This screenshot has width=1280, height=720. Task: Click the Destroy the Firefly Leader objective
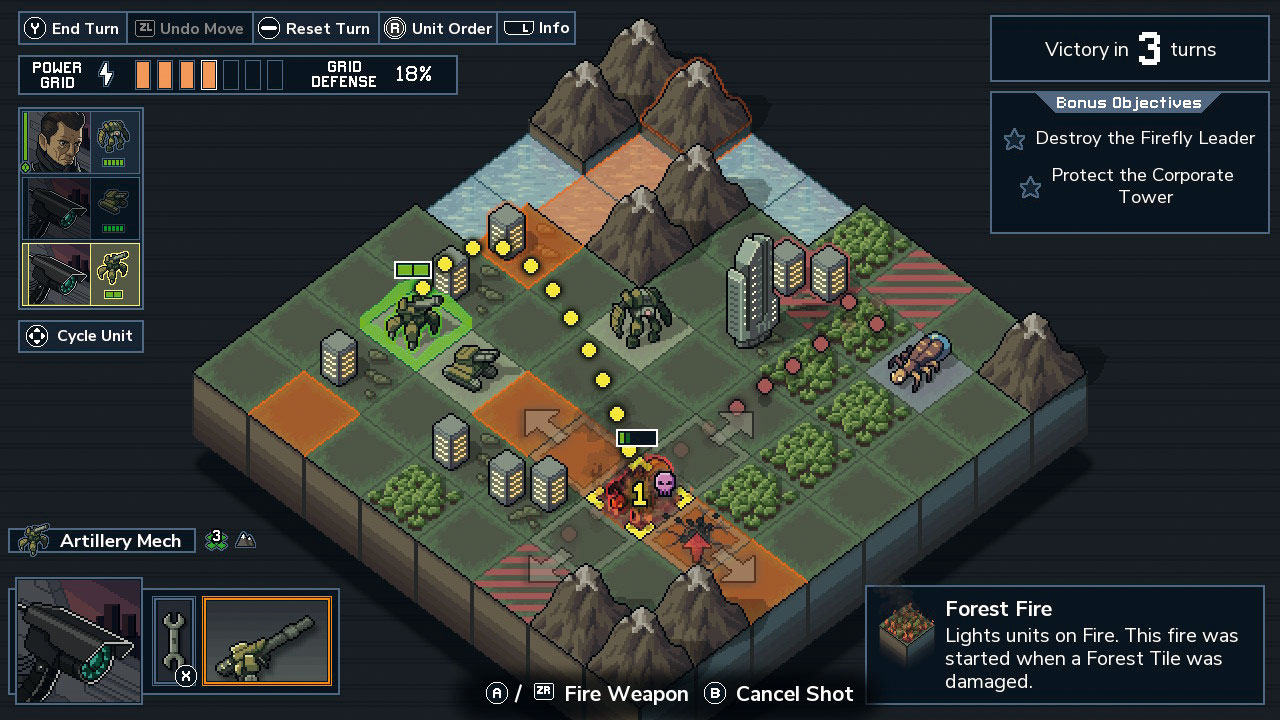tap(1144, 138)
